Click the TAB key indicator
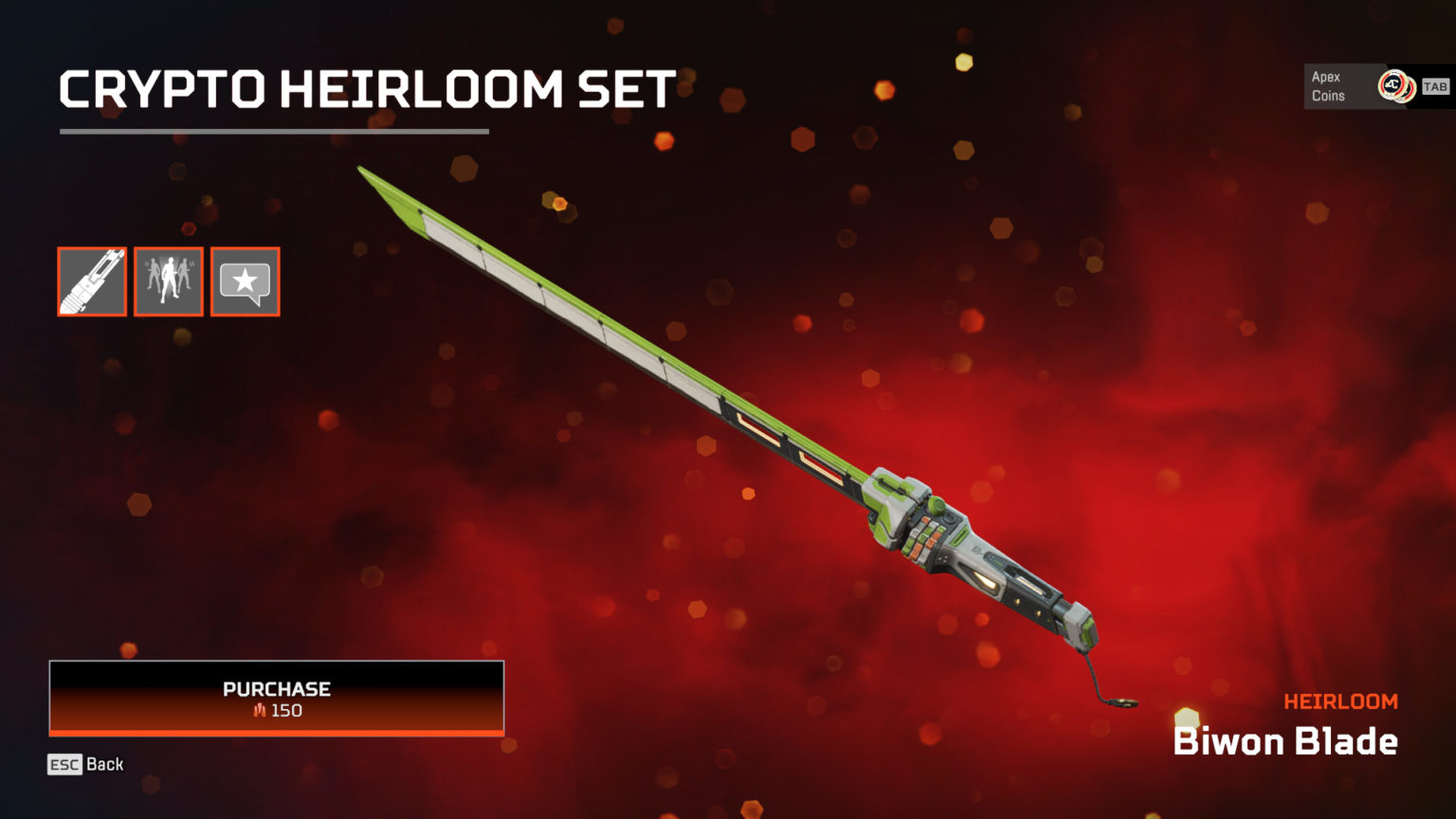This screenshot has height=819, width=1456. pos(1434,85)
